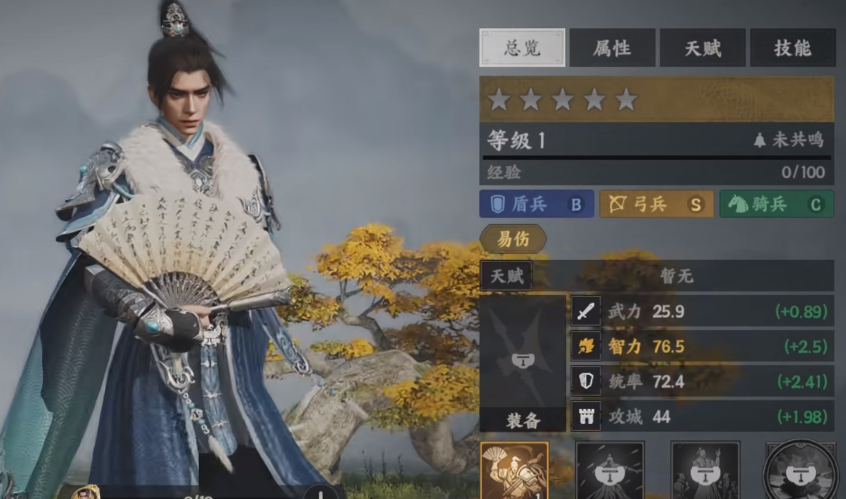
Task: Open the 天赋 talent row label
Action: click(506, 275)
